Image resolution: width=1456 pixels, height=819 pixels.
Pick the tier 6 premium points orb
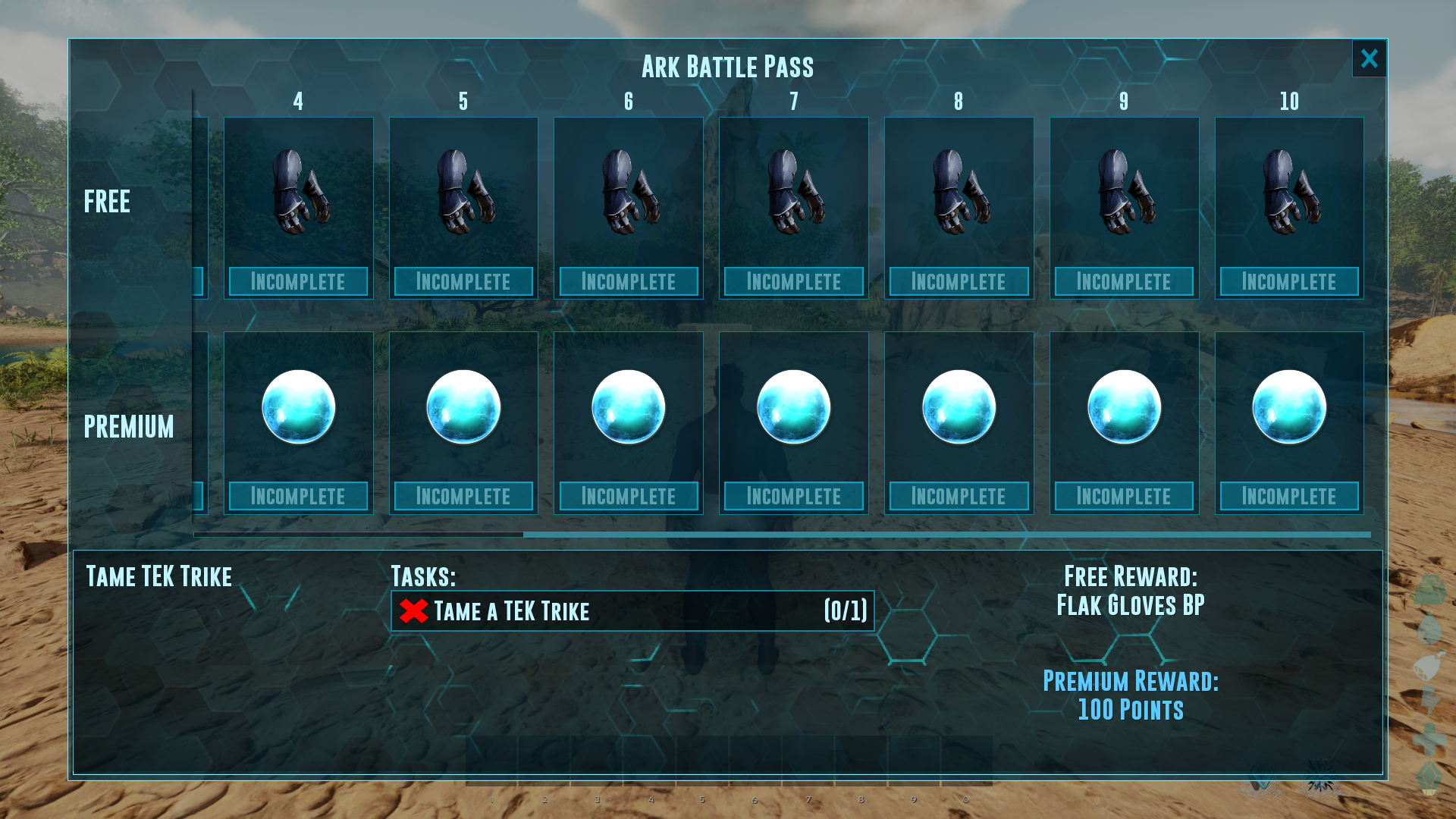pyautogui.click(x=629, y=407)
